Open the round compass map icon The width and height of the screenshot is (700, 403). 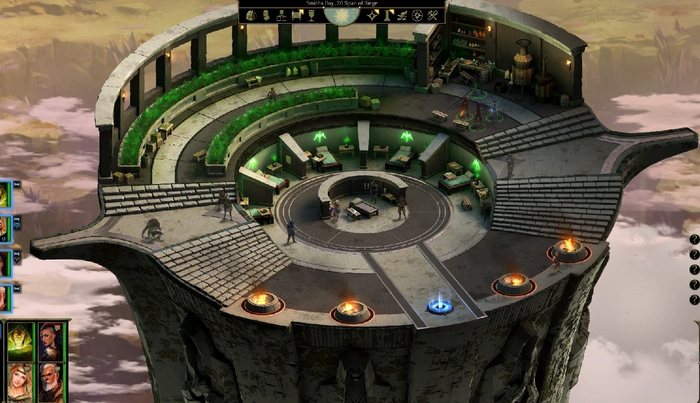coord(417,15)
